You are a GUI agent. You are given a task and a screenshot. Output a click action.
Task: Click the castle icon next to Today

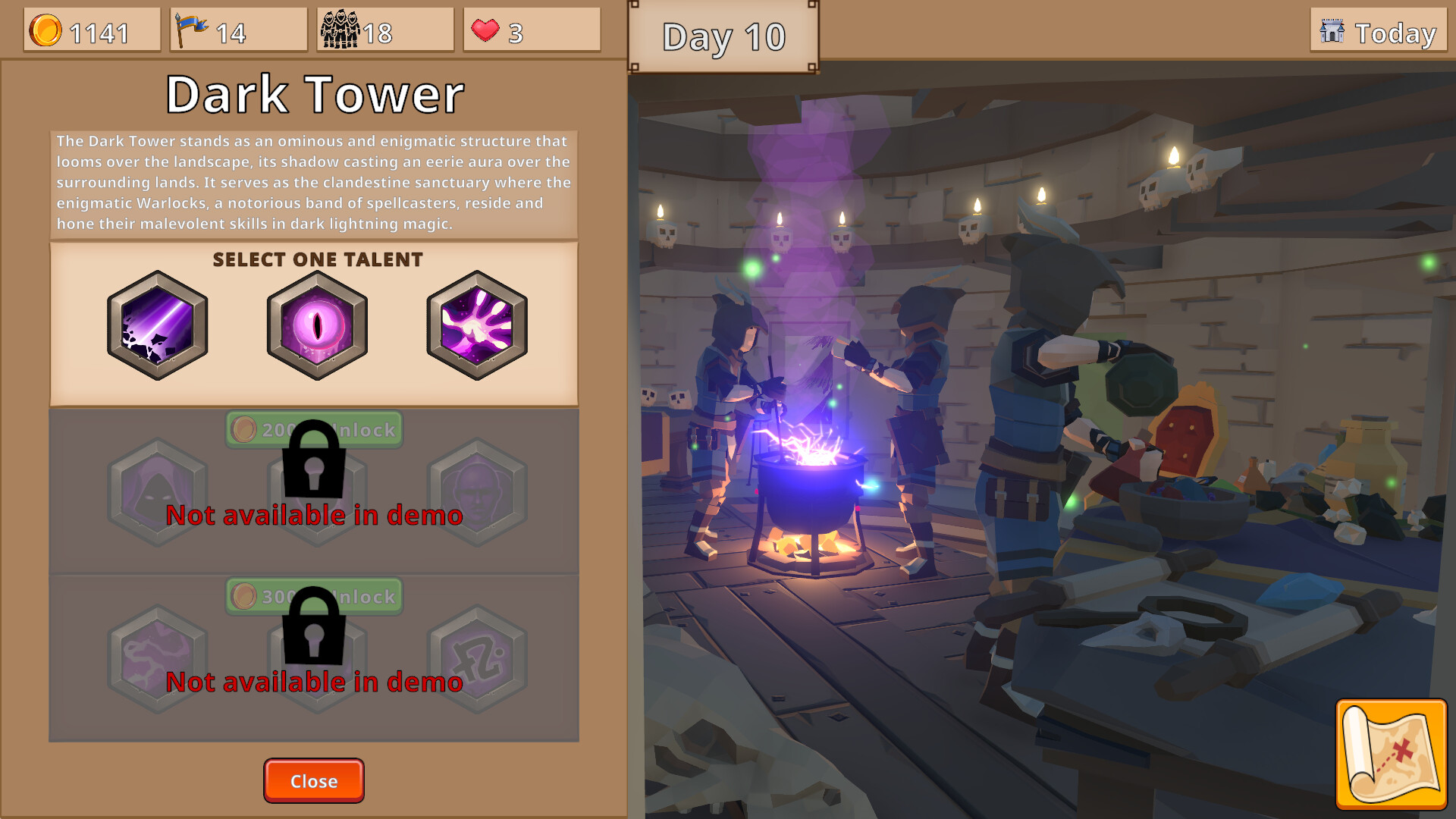(1332, 33)
